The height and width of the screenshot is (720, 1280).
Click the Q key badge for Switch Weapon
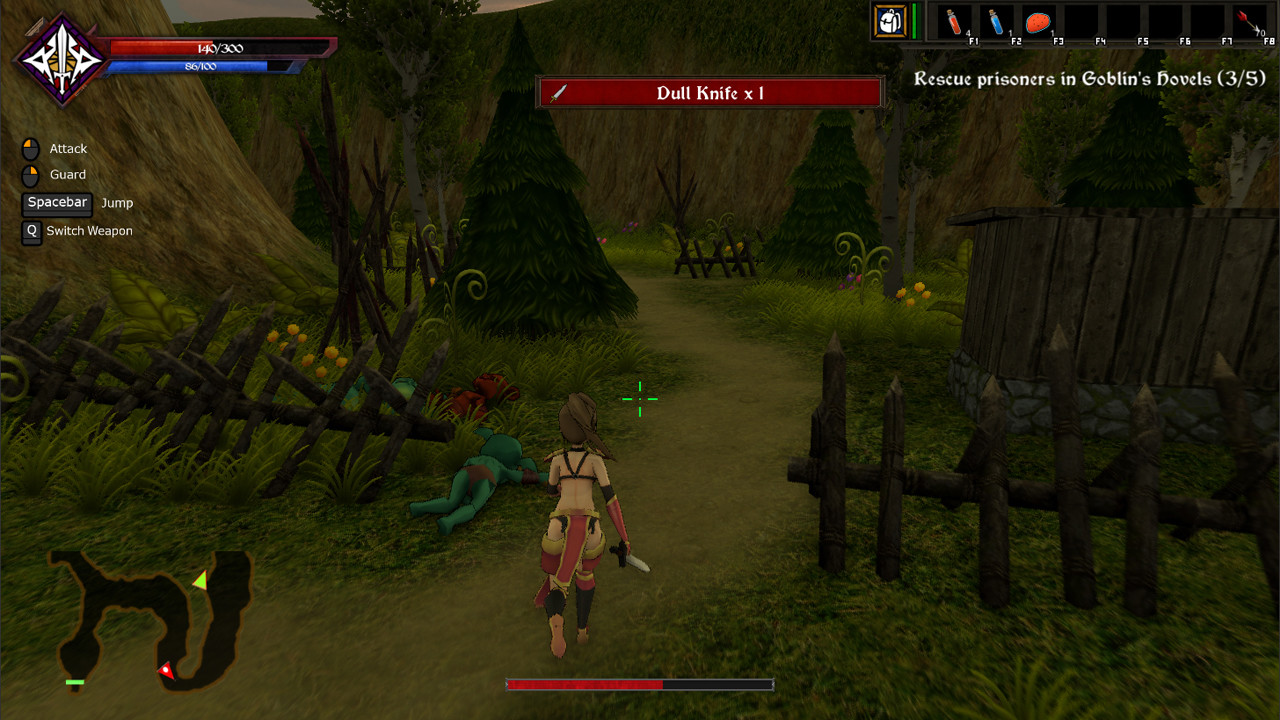(30, 231)
